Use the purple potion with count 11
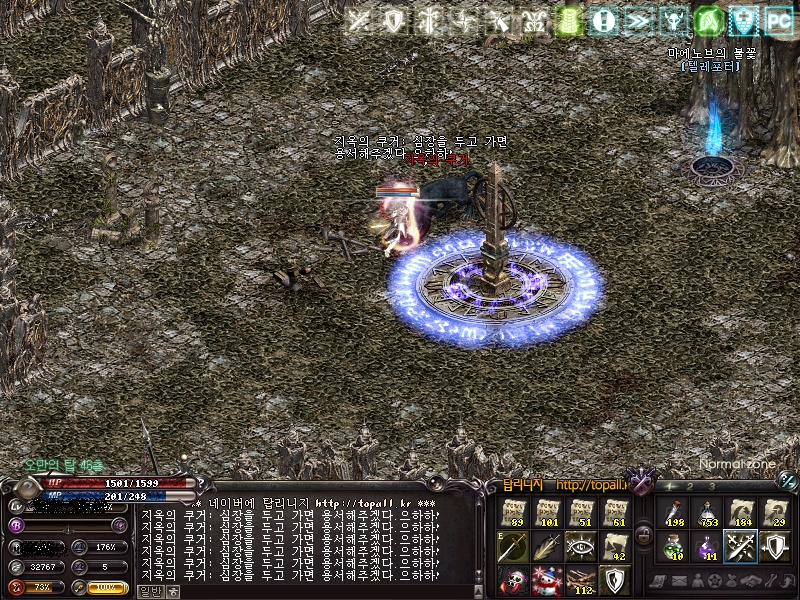The image size is (800, 600). 707,546
